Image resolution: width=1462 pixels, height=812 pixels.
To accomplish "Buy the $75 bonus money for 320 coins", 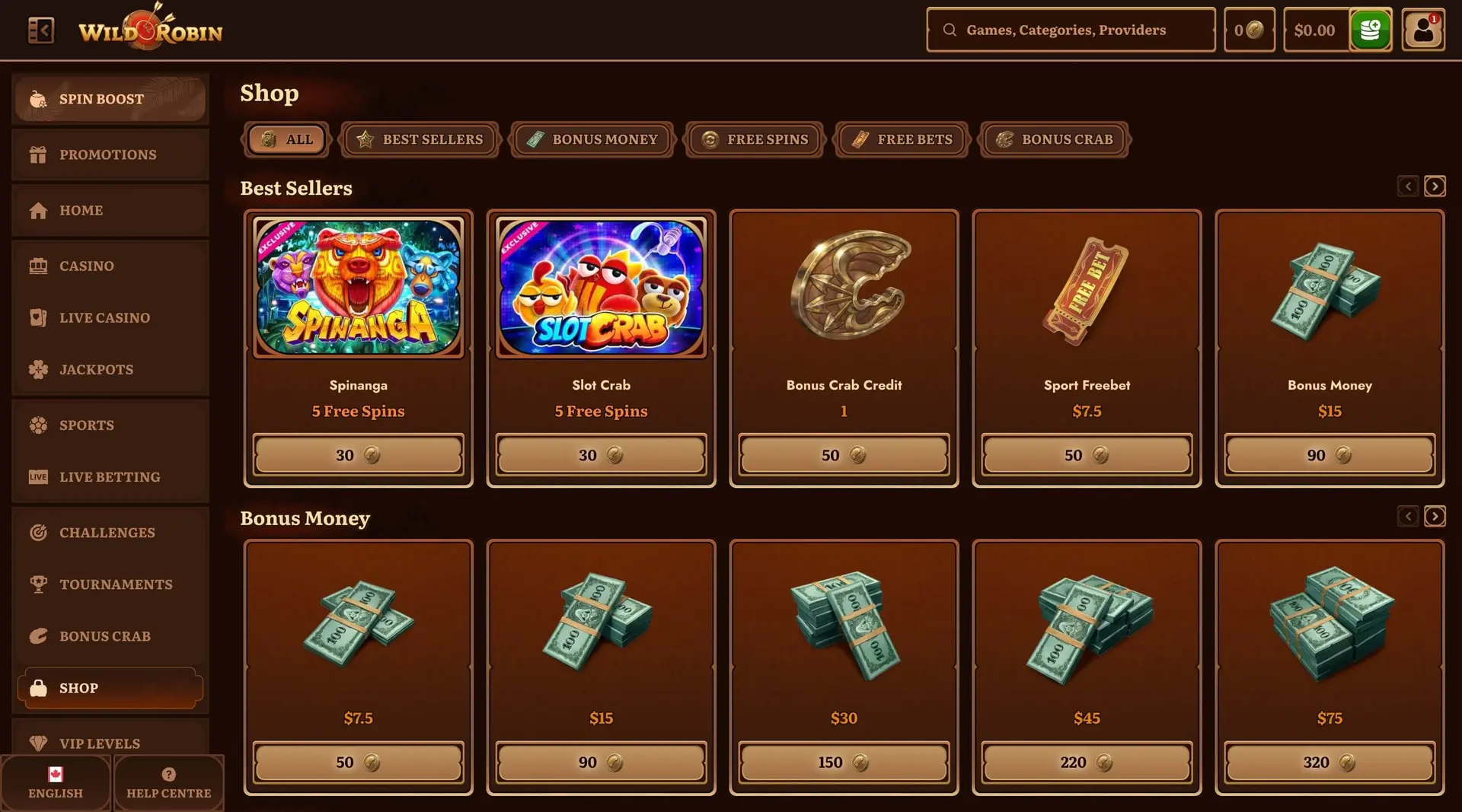I will coord(1330,763).
